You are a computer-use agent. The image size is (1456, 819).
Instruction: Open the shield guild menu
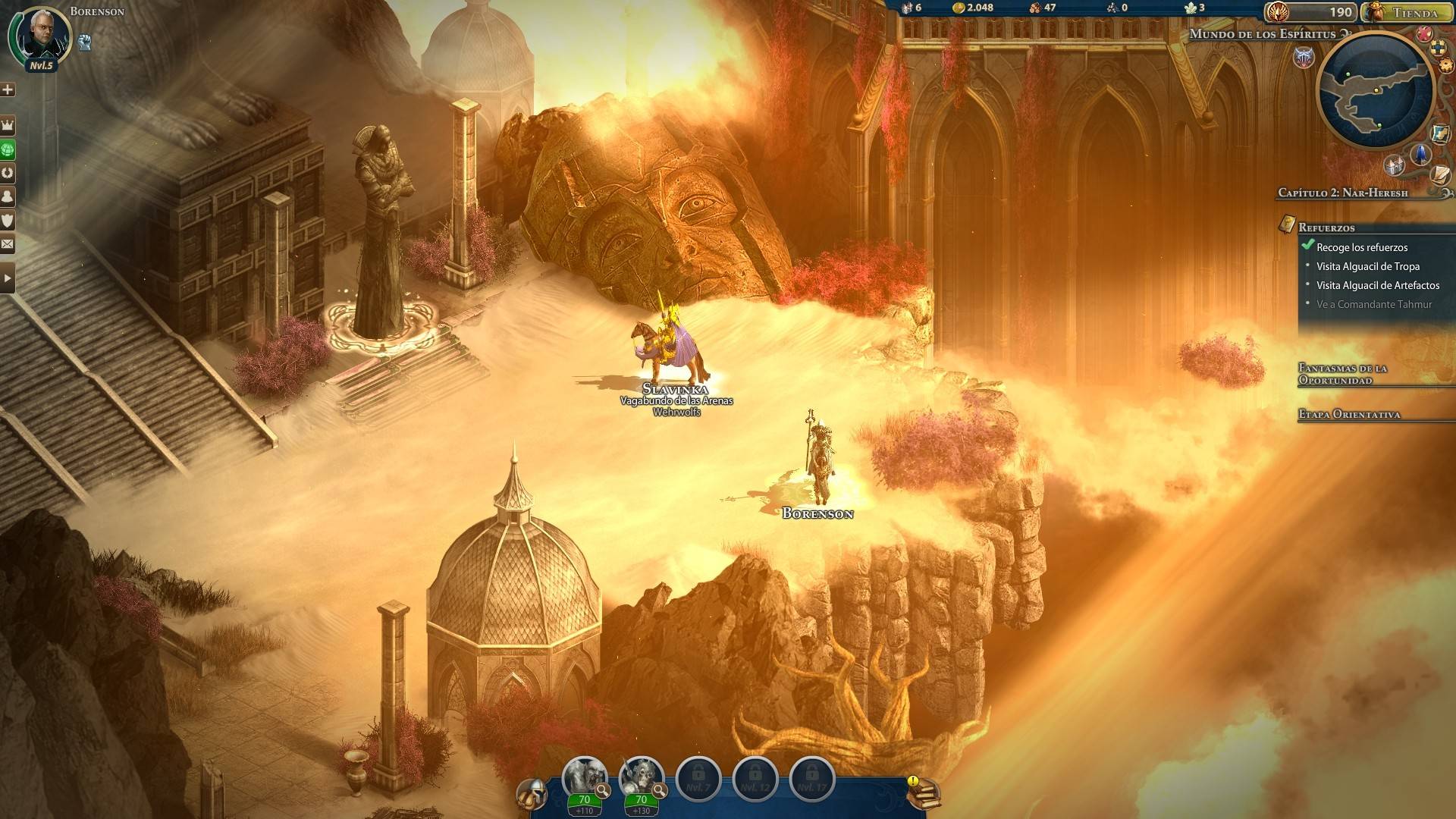[x=8, y=220]
